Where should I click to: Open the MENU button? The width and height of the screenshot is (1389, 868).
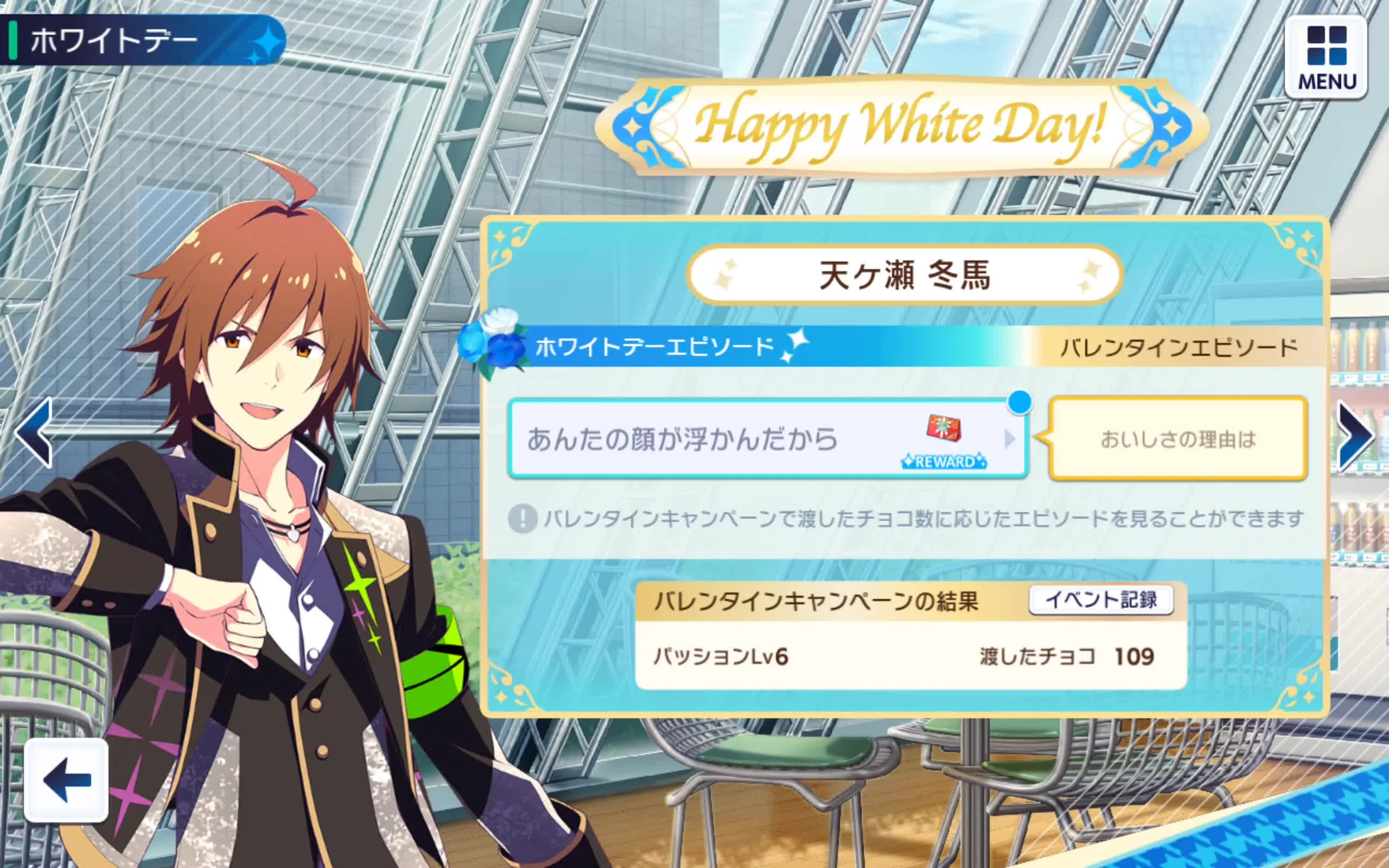point(1326,58)
